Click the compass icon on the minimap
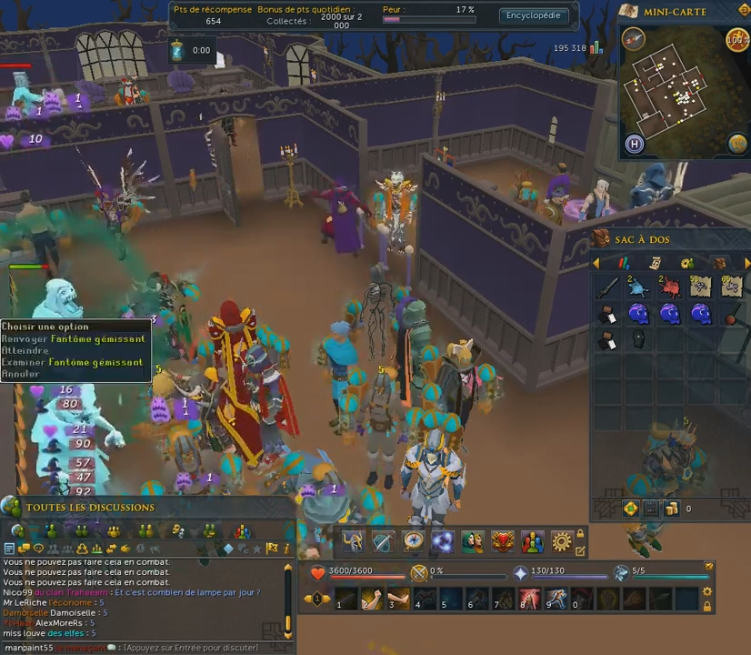The height and width of the screenshot is (655, 751). click(x=633, y=39)
